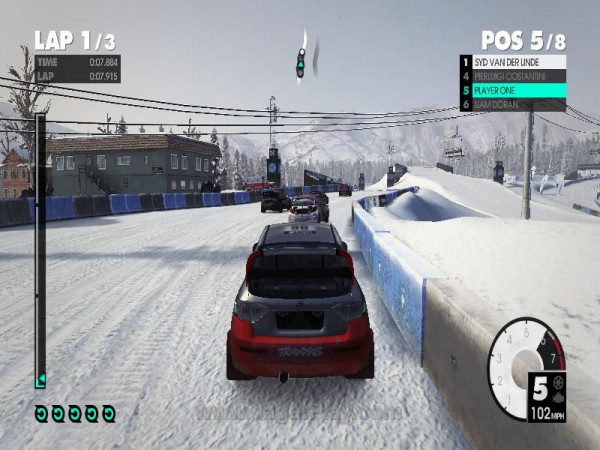Select Liam Doran in the position list
This screenshot has height=450, width=600.
(x=514, y=104)
